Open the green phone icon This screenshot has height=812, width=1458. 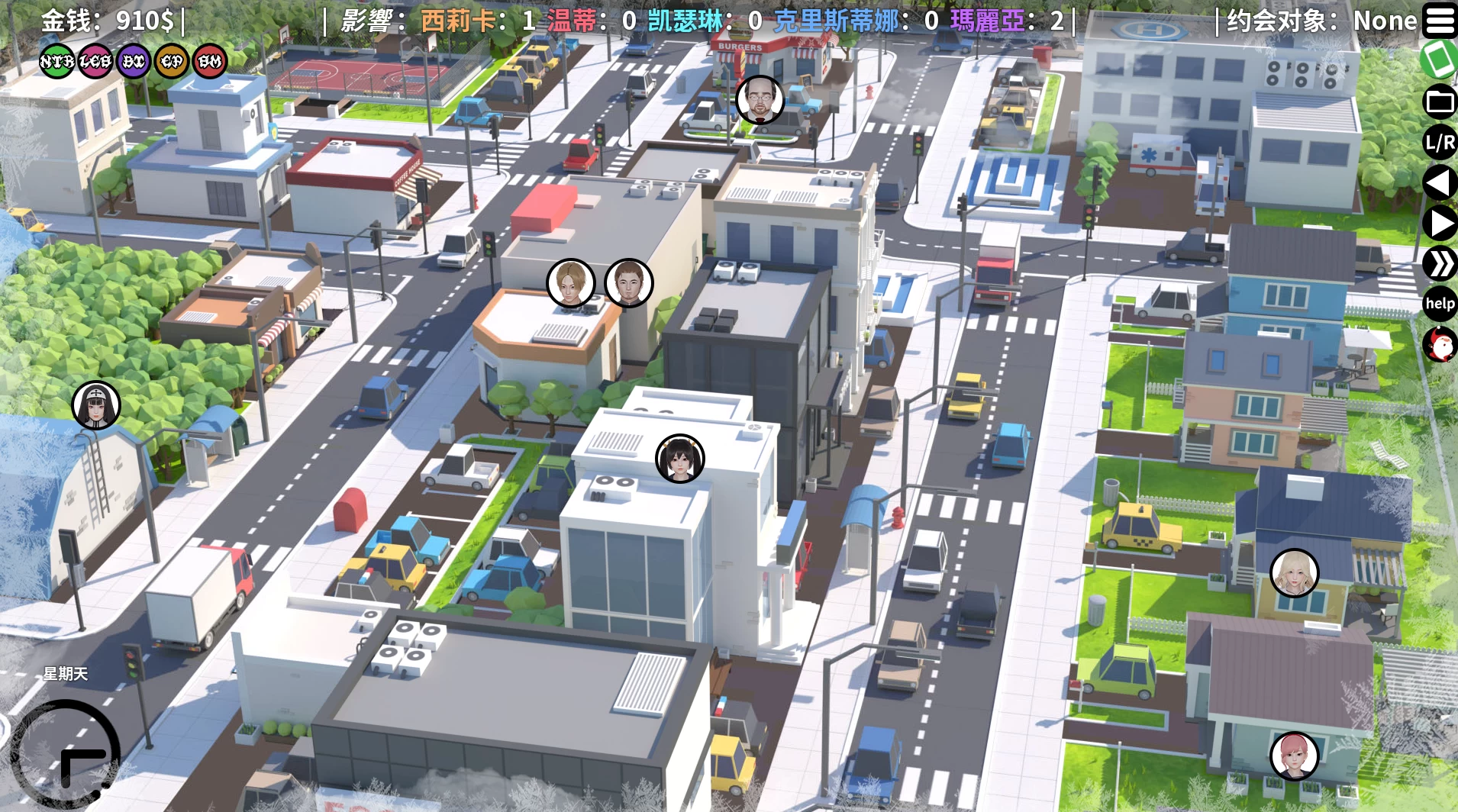1440,60
